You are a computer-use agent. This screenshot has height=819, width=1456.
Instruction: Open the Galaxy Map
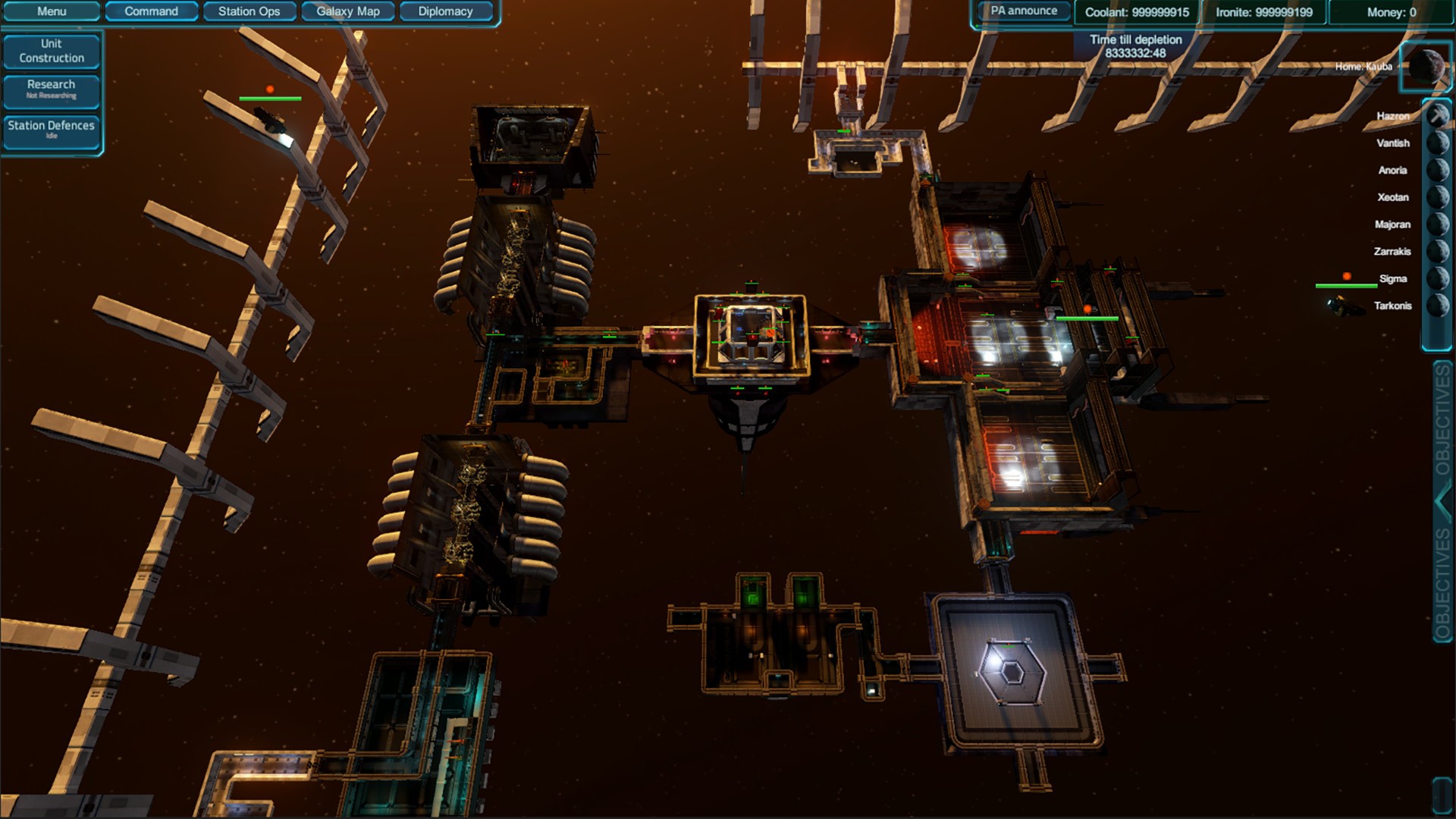click(347, 11)
